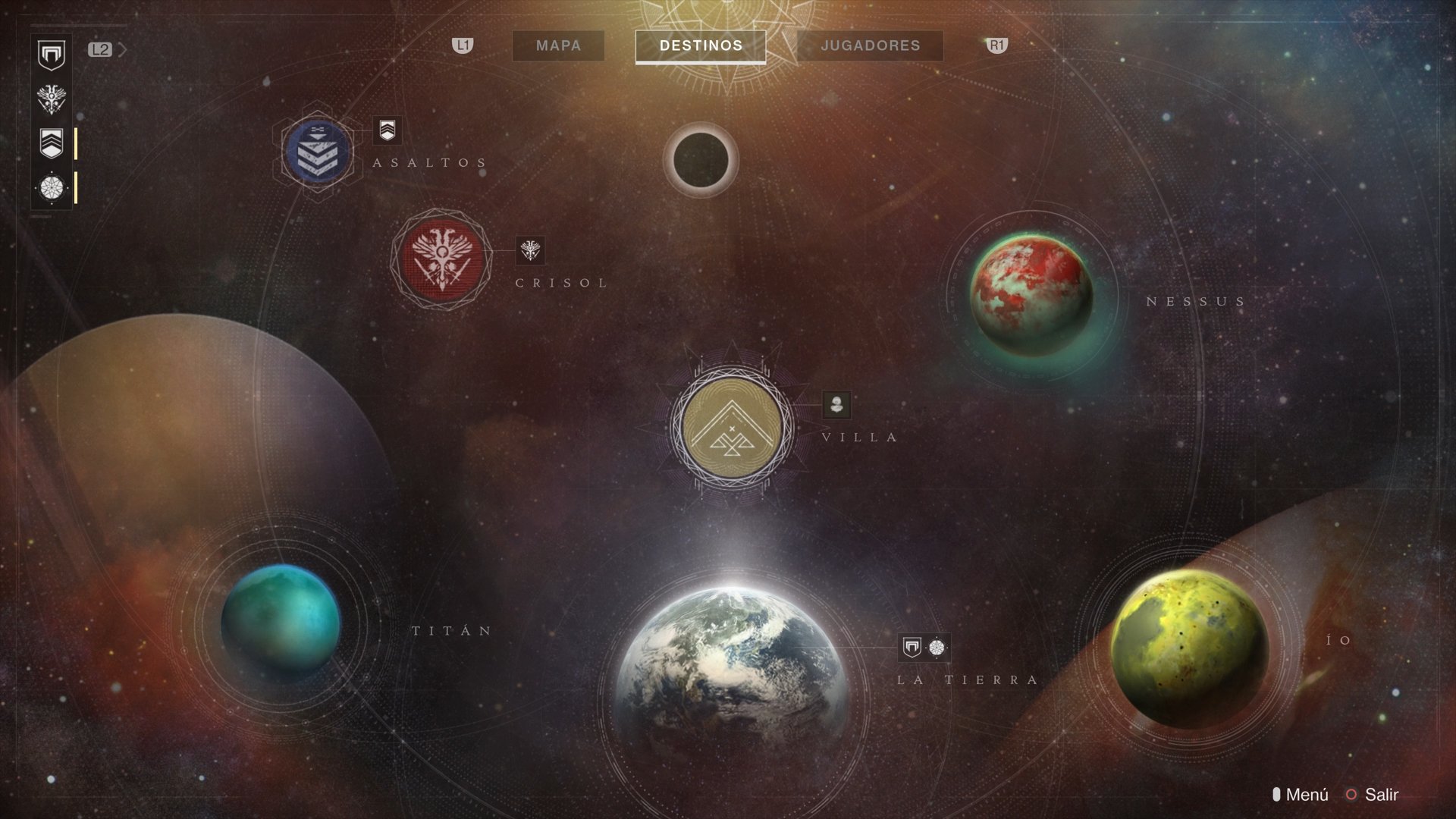Open the JUGADORES tab

click(869, 45)
